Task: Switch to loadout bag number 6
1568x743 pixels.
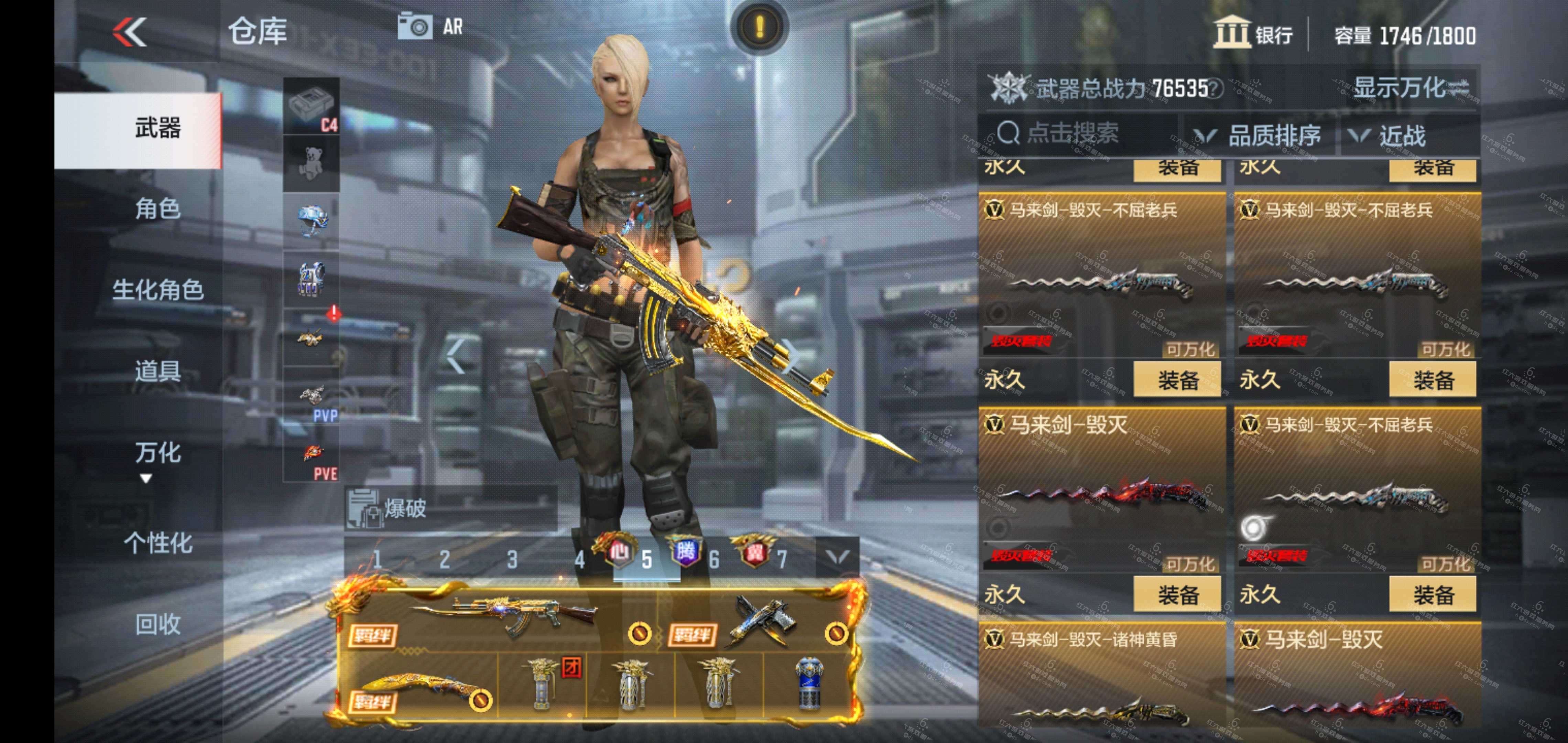Action: tap(714, 559)
